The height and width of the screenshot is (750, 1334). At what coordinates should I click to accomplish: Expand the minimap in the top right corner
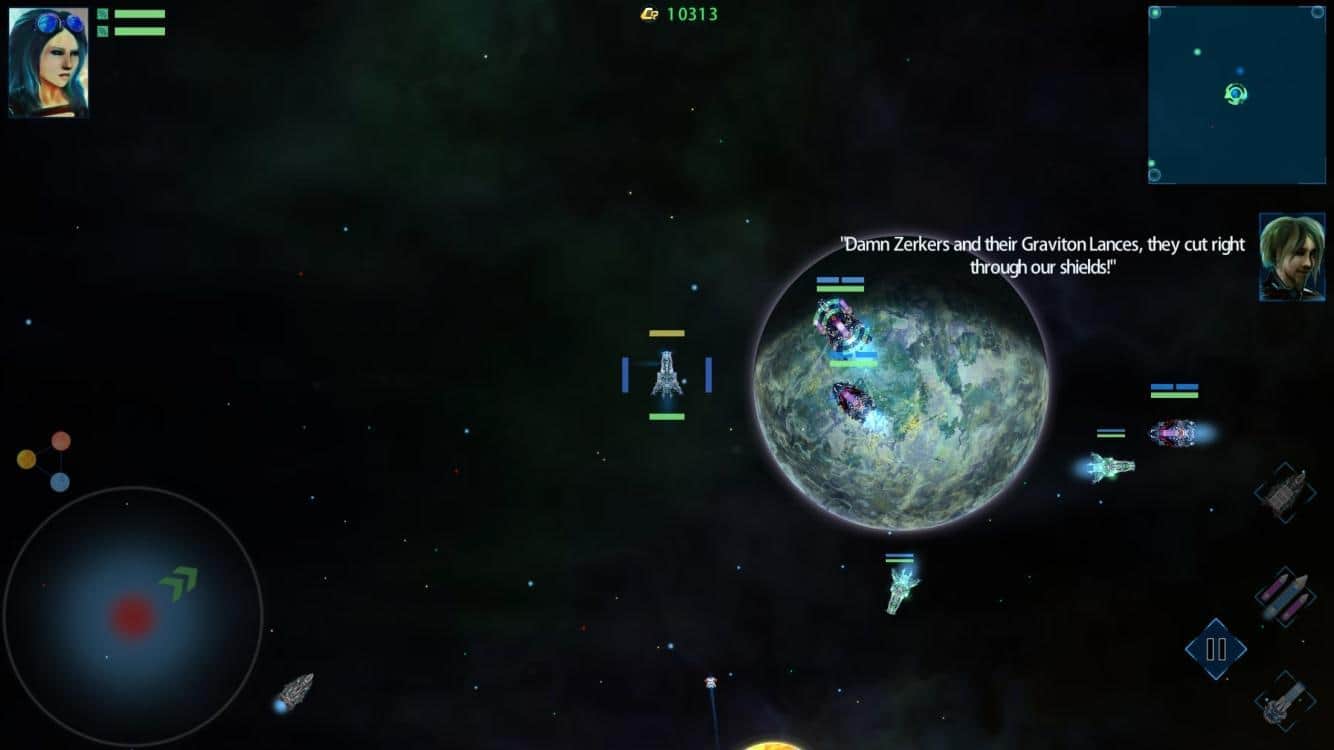click(x=1237, y=95)
